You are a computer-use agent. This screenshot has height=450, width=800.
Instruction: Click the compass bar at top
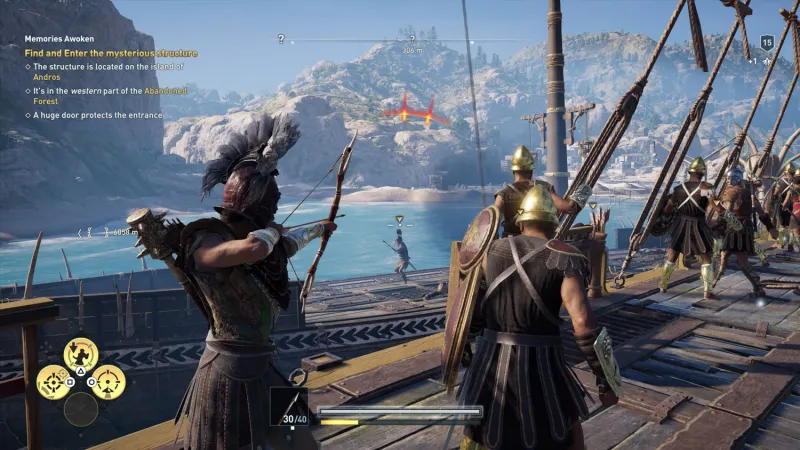tap(408, 41)
